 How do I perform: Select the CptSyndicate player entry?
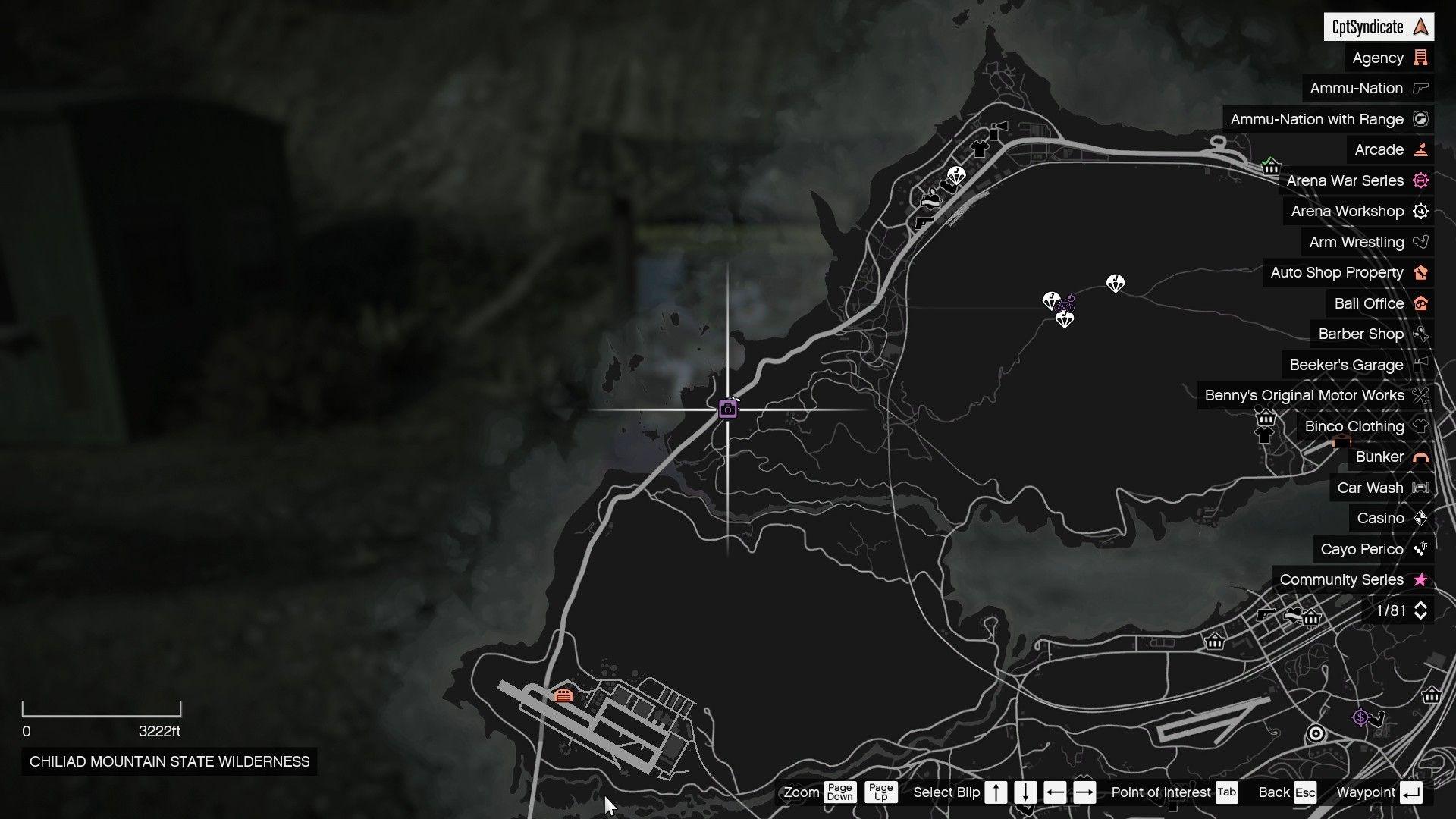click(x=1380, y=27)
